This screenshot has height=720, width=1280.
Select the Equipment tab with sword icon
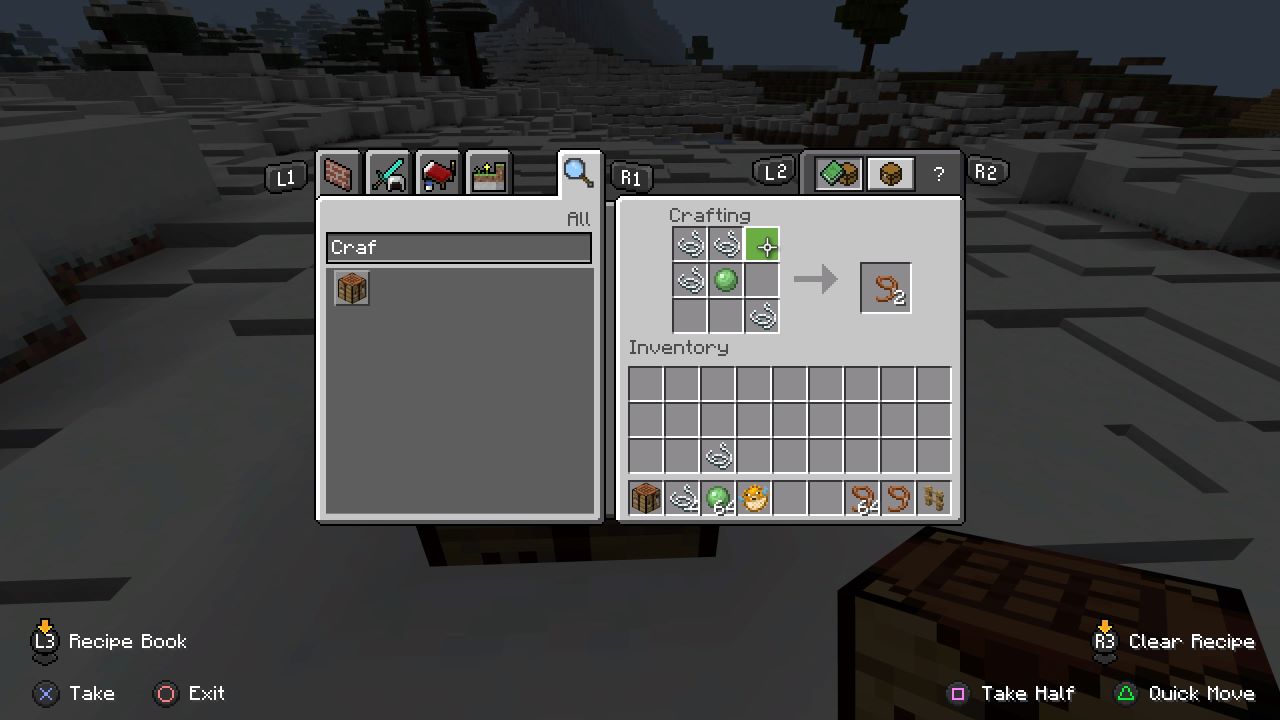[388, 173]
